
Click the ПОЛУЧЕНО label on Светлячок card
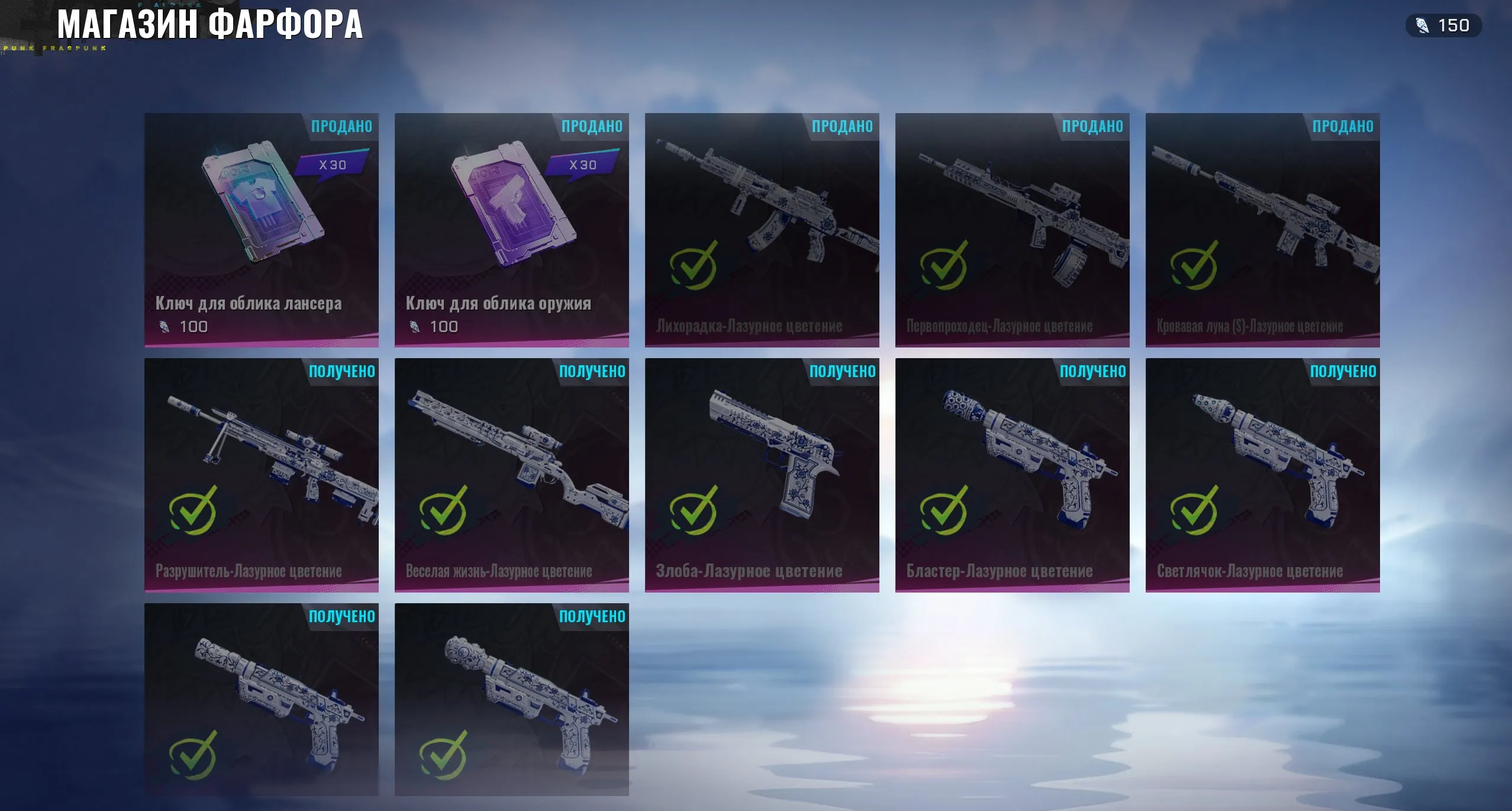tap(1342, 371)
